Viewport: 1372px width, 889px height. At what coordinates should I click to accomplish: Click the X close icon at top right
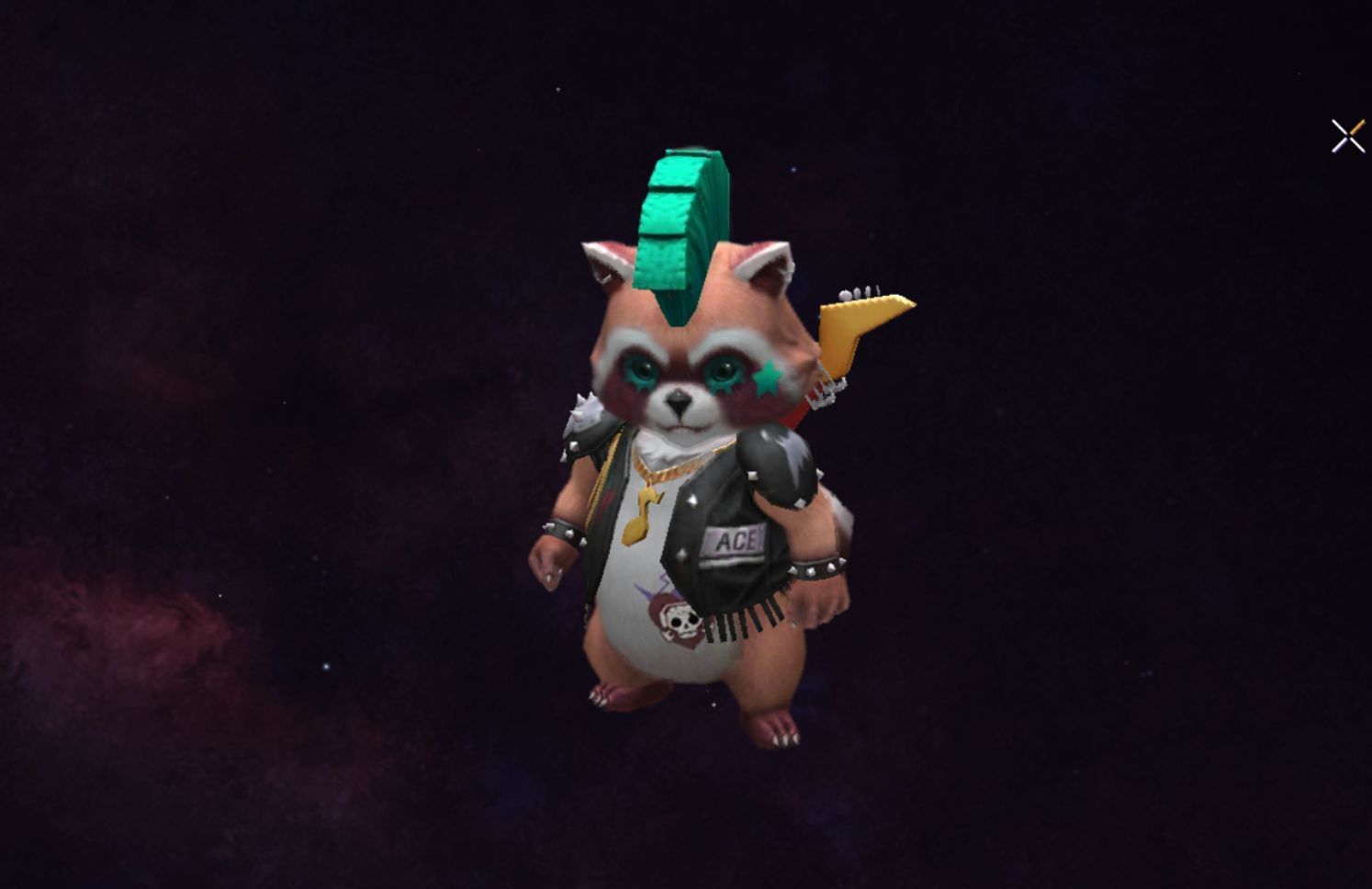(x=1346, y=134)
